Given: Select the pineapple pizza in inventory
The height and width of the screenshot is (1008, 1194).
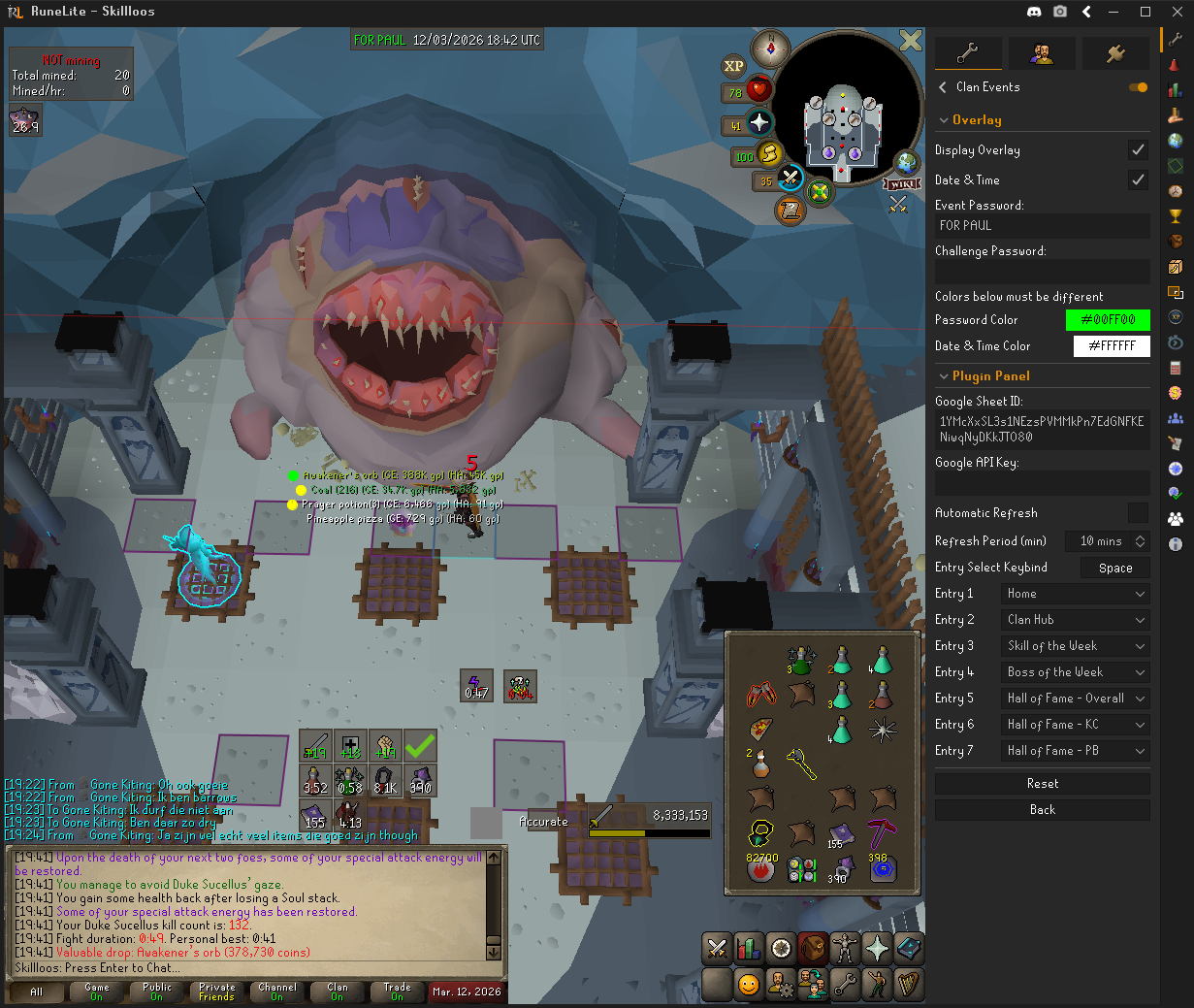Looking at the screenshot, I should pos(760,729).
